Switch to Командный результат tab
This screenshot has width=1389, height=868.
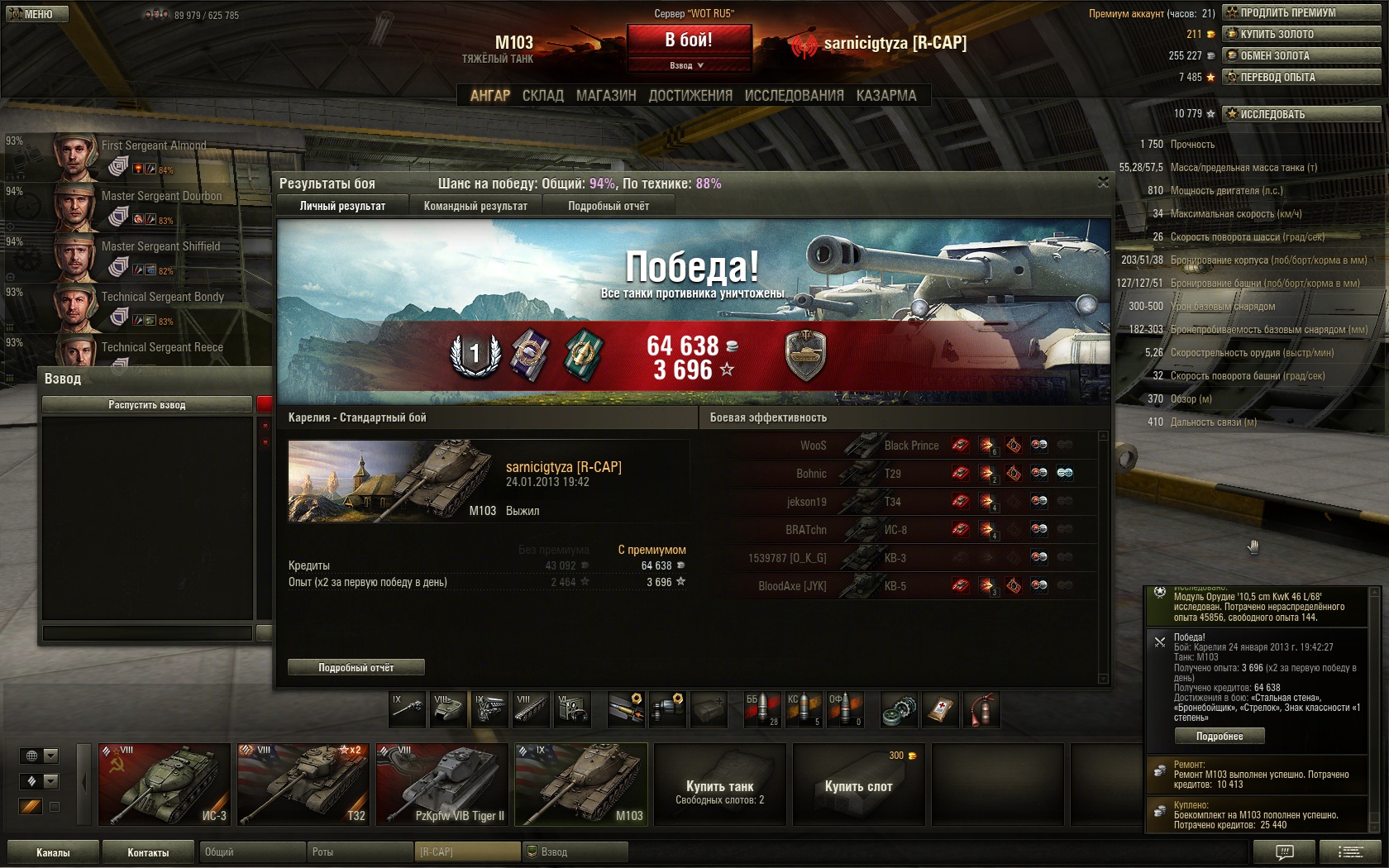[x=475, y=206]
